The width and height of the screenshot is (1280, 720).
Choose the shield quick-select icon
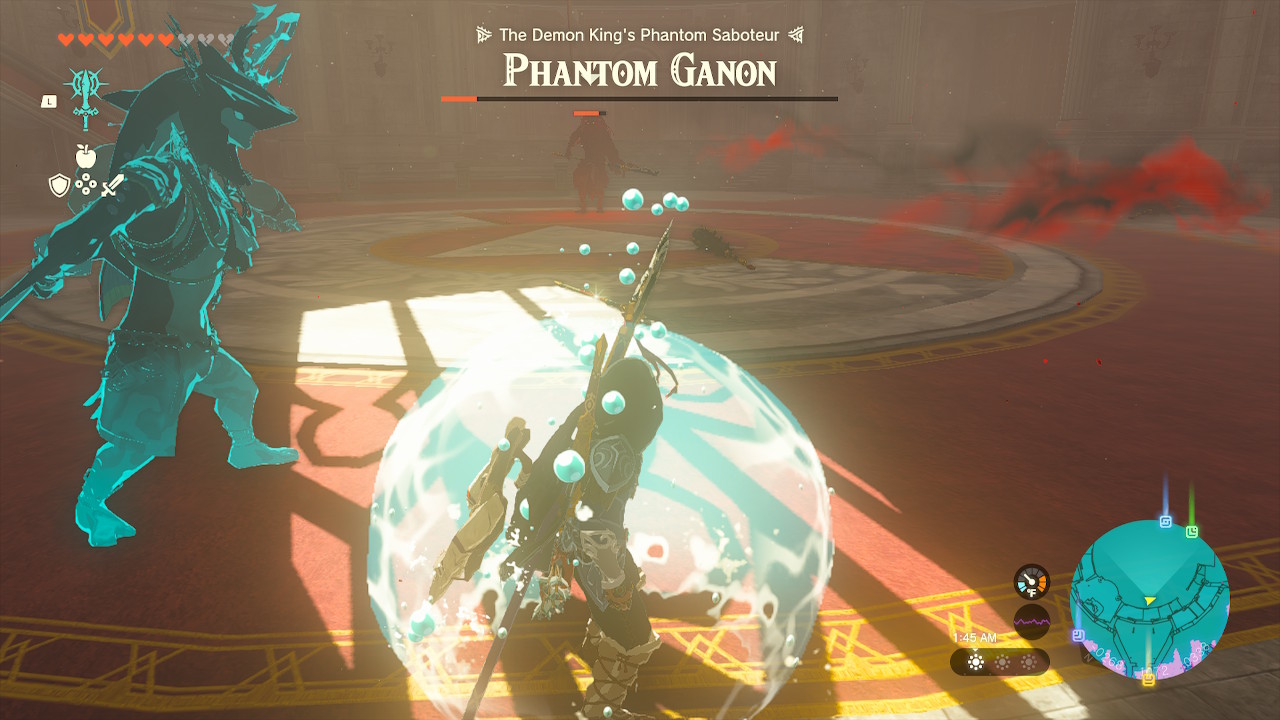pyautogui.click(x=58, y=185)
